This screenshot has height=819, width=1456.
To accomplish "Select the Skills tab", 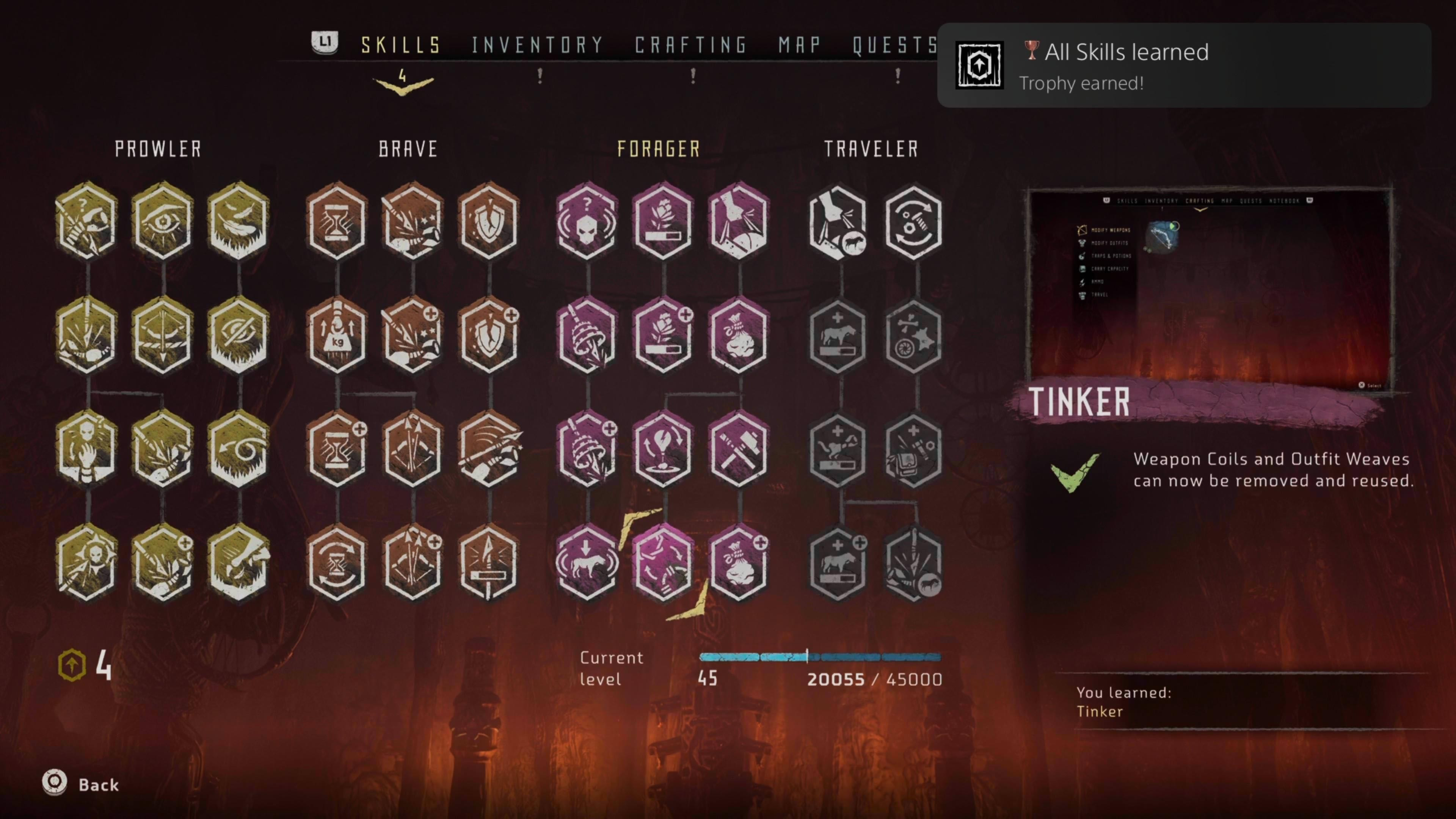I will click(401, 45).
